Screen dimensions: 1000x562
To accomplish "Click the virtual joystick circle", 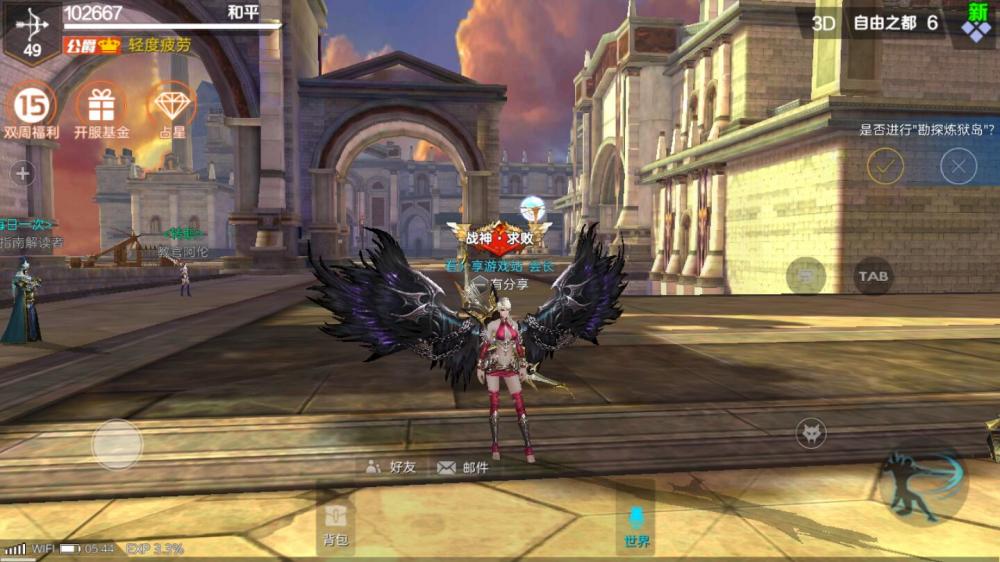I will [117, 443].
